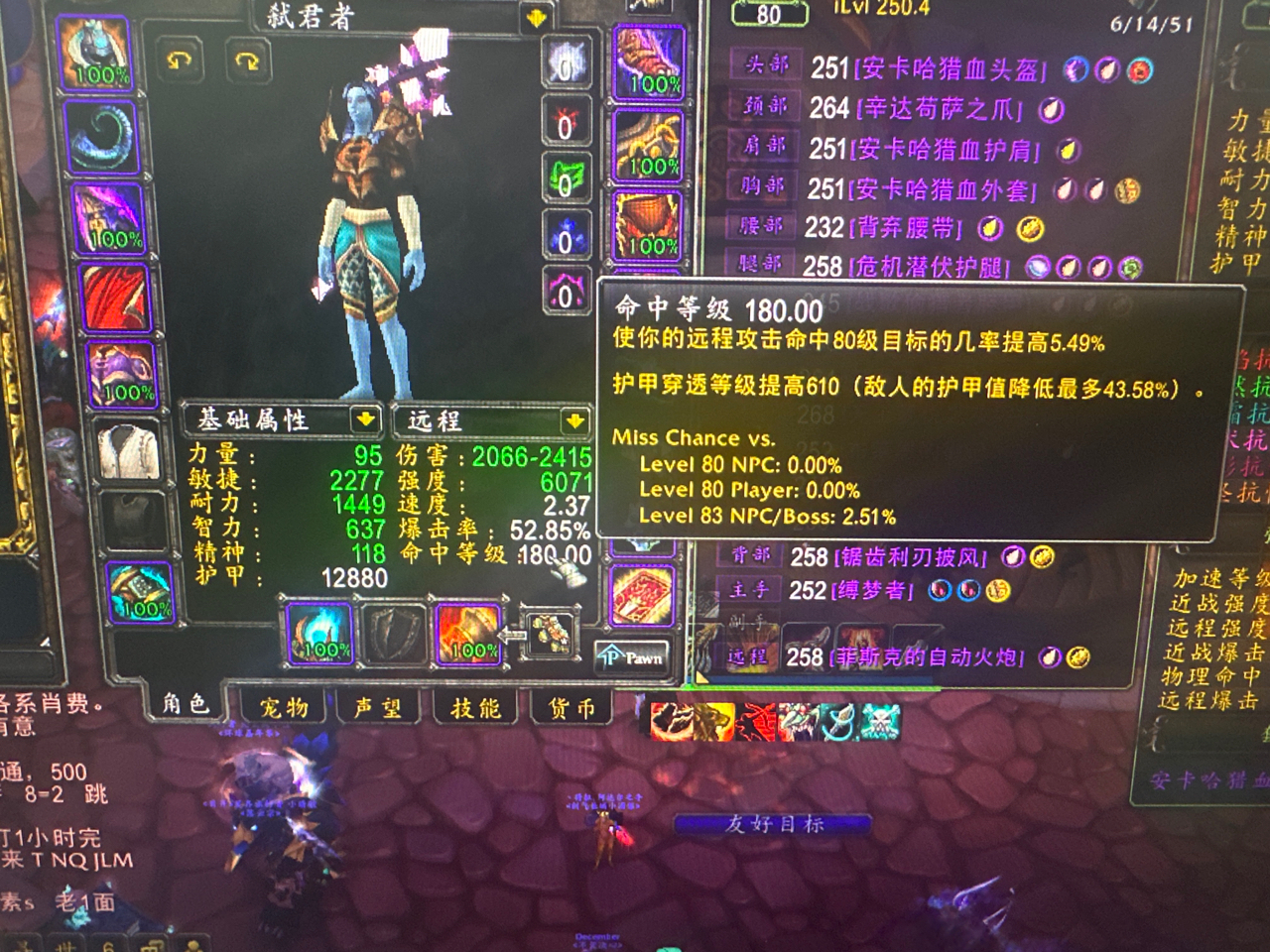Click the 锯齿利刃披风 item name
Viewport: 1270px width, 952px height.
[913, 557]
